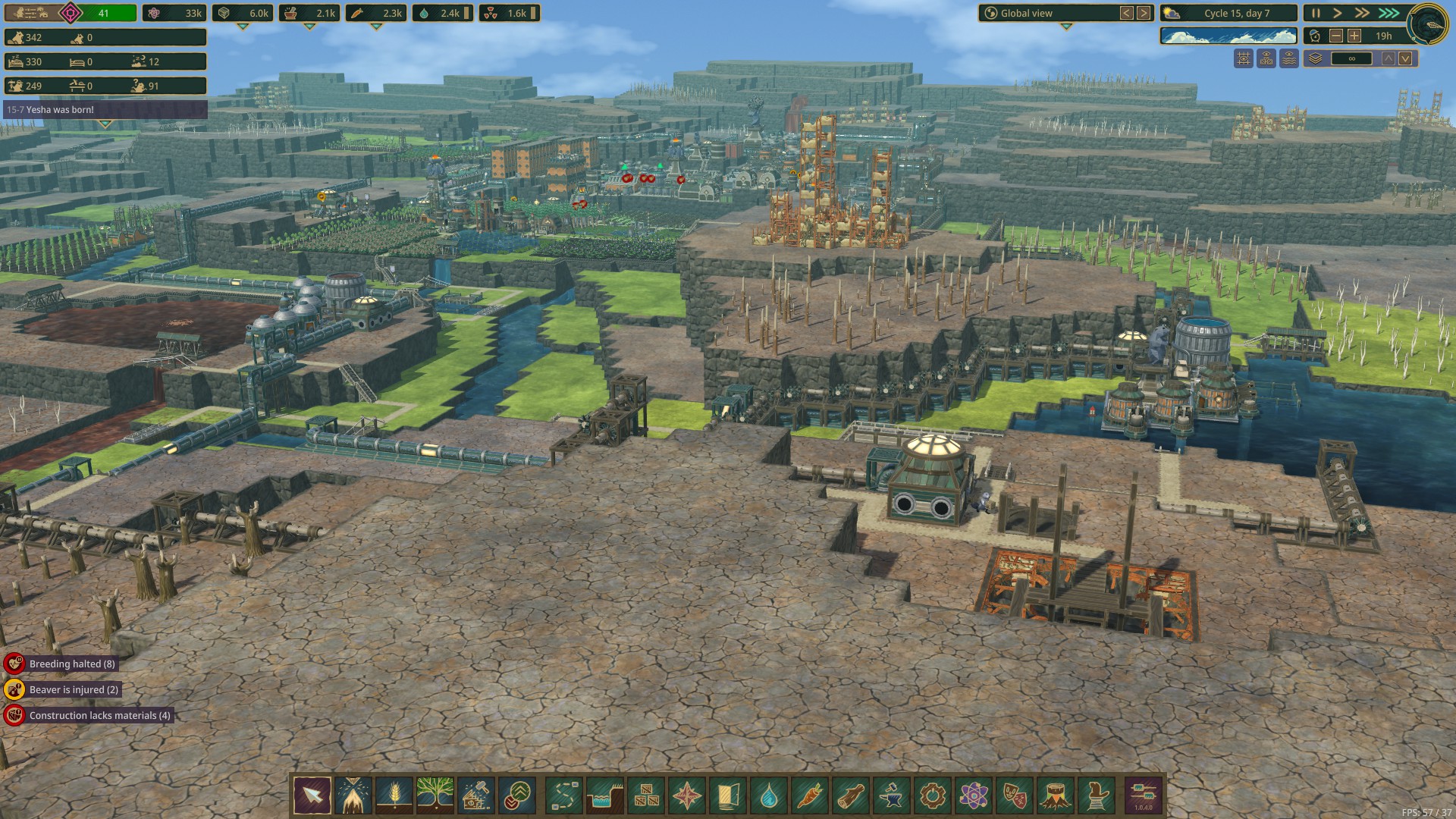The height and width of the screenshot is (819, 1456).
Task: Toggle the water visibility overlay
Action: tap(1289, 58)
